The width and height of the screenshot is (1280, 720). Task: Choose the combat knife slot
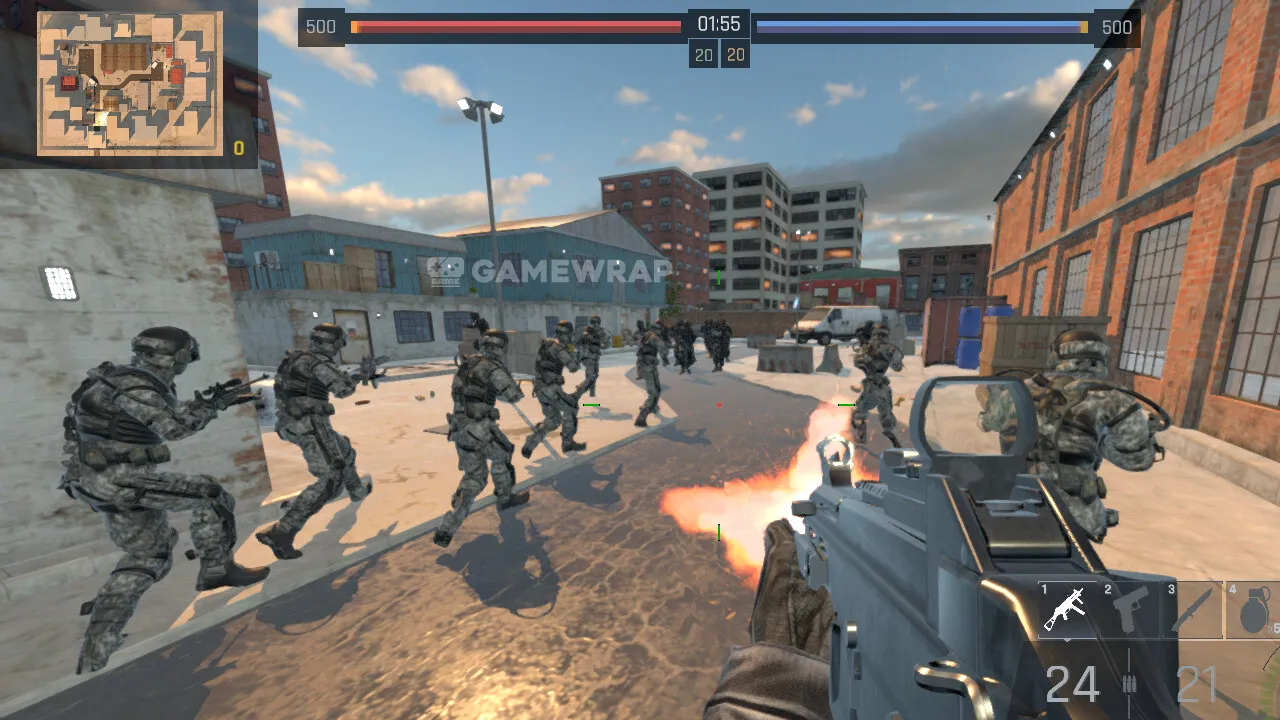pyautogui.click(x=1193, y=609)
